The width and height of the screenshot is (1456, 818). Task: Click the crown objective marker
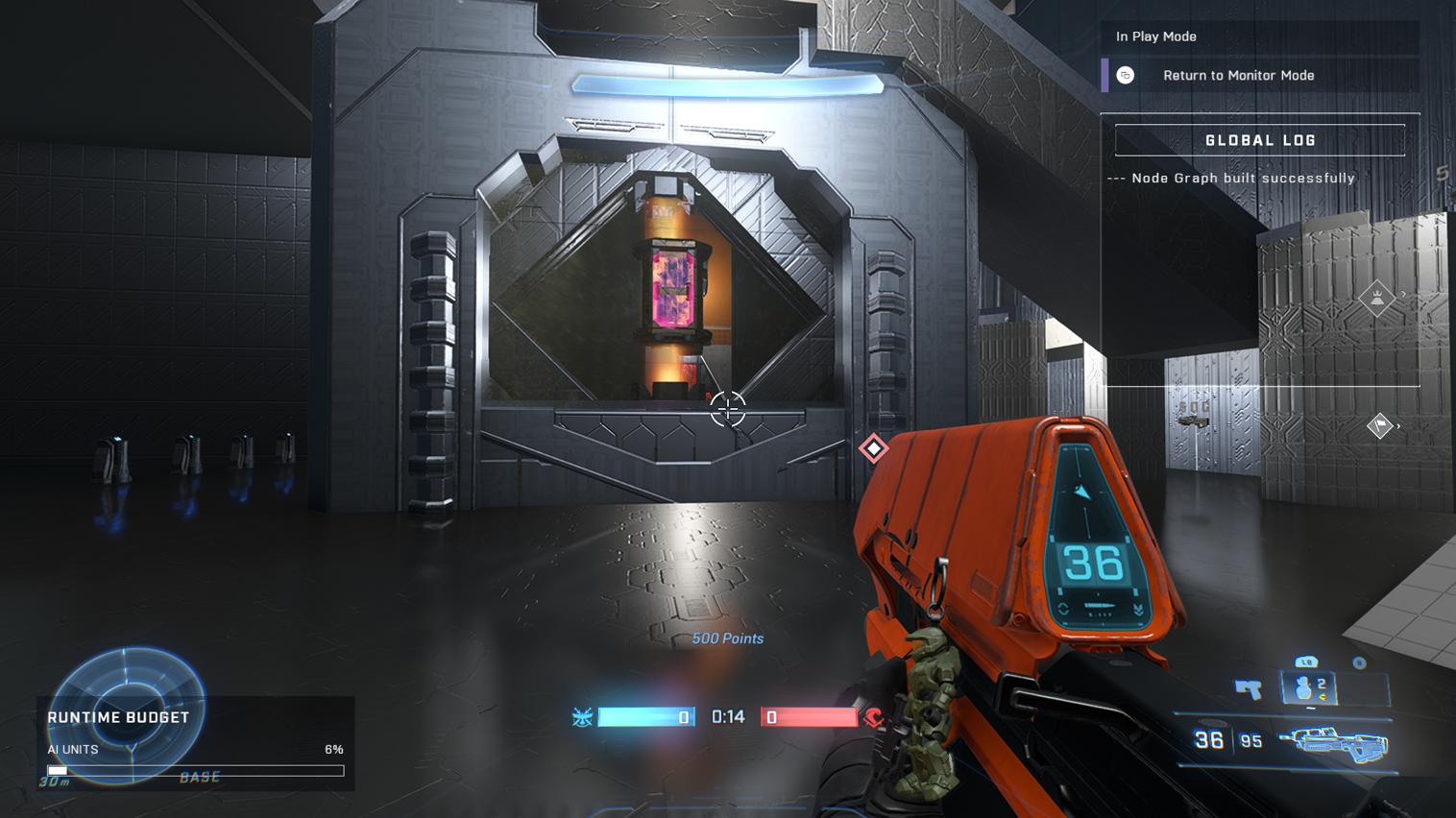1376,298
